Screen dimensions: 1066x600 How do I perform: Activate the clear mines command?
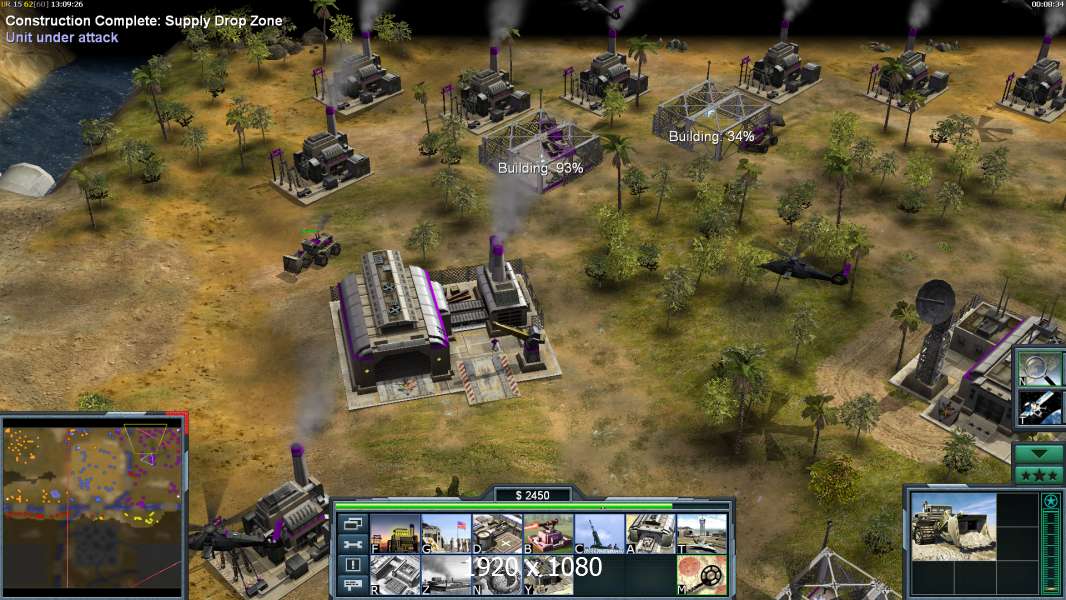[701, 574]
